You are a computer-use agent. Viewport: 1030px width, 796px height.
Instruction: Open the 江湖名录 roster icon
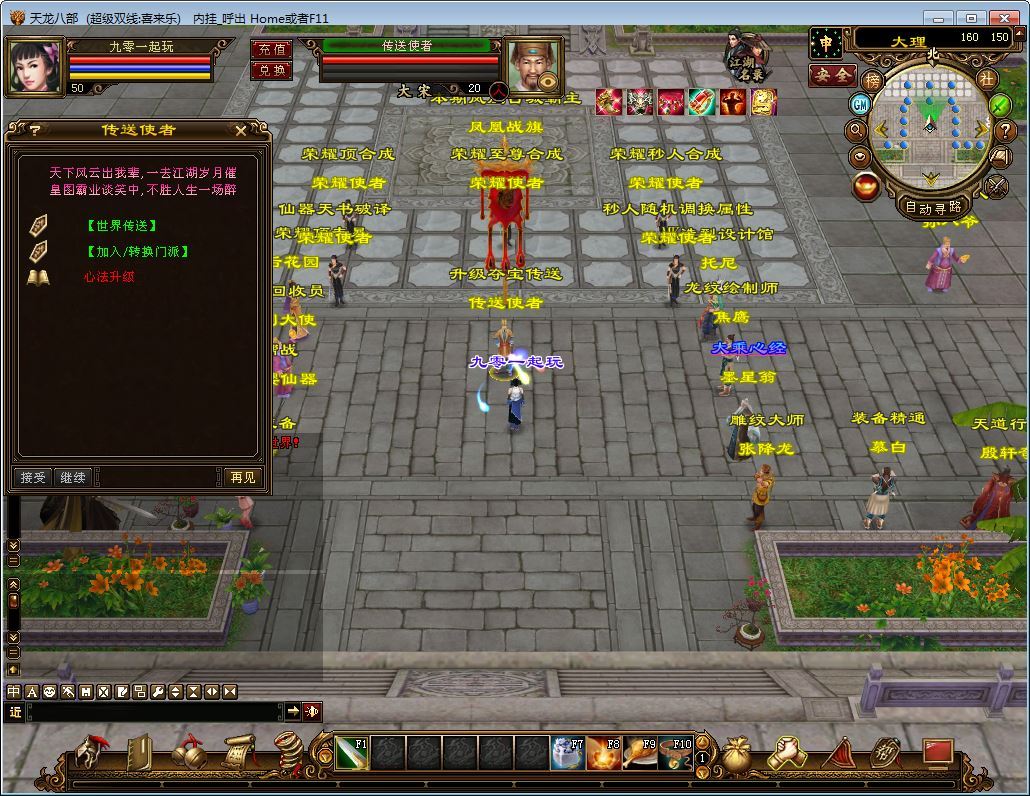click(745, 57)
